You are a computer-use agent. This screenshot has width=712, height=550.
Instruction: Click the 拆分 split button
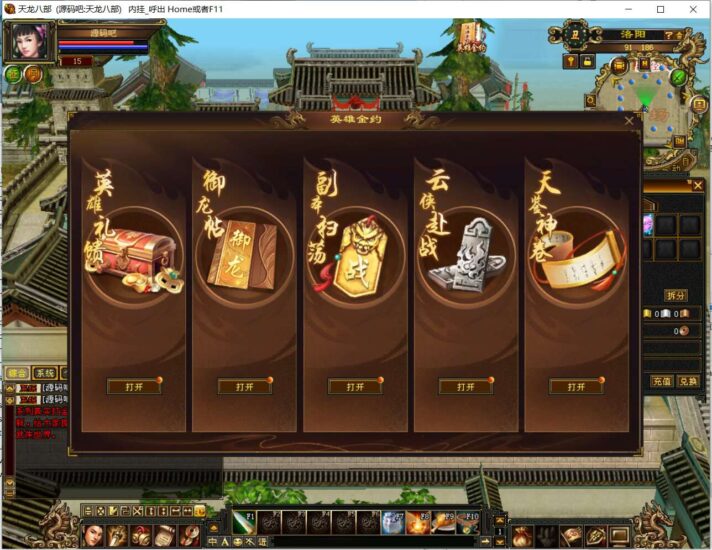[x=676, y=295]
